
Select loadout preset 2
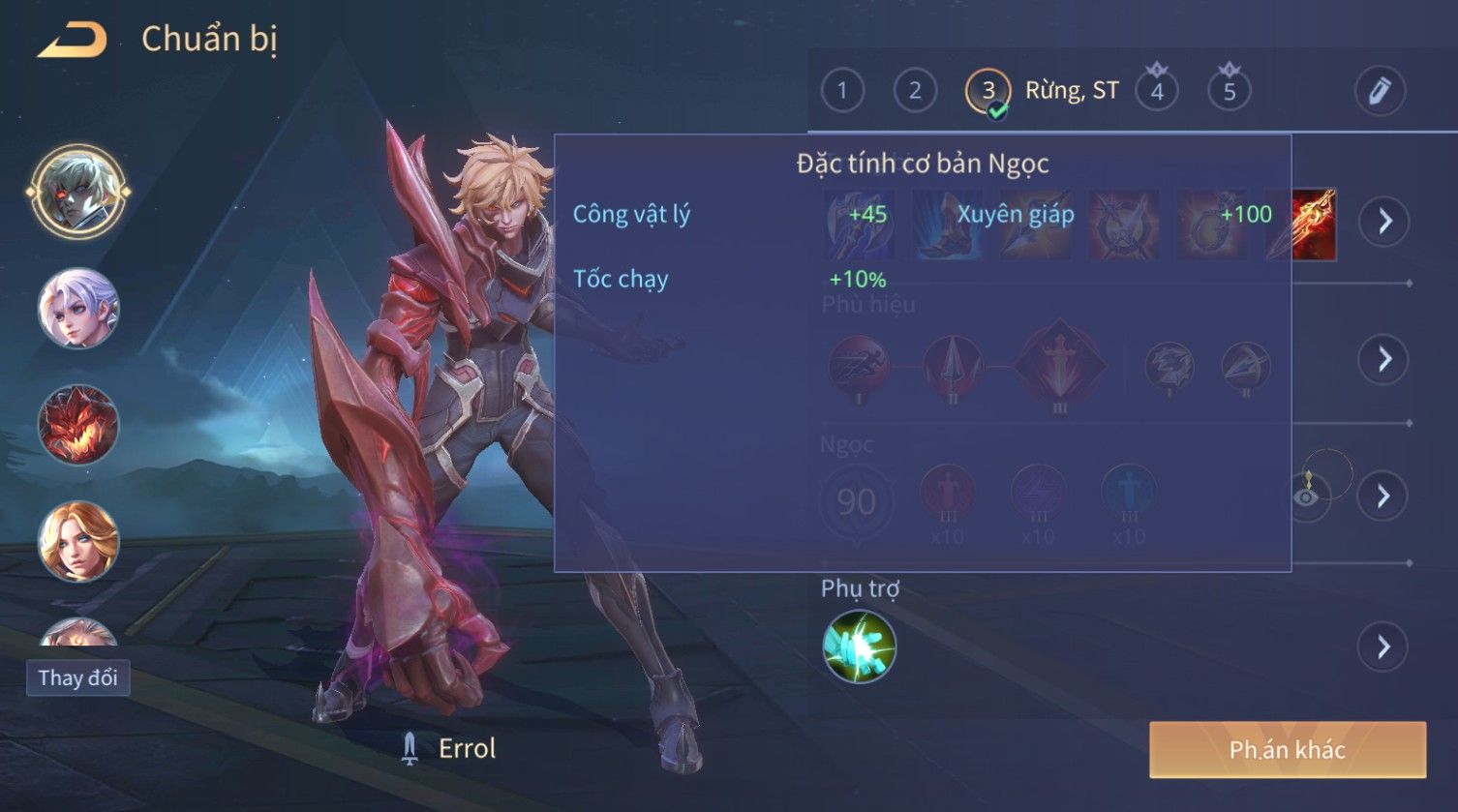tap(914, 91)
